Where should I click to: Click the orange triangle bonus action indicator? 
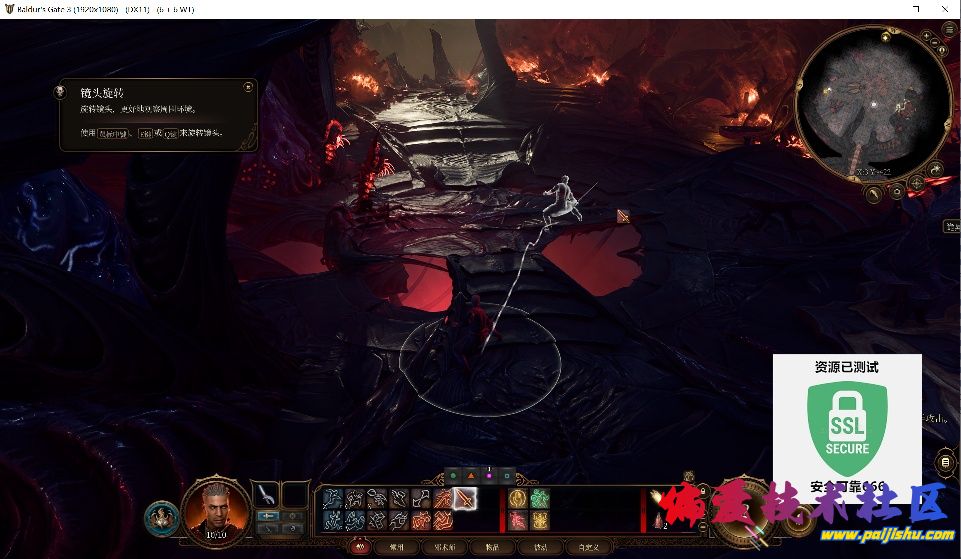pos(471,476)
